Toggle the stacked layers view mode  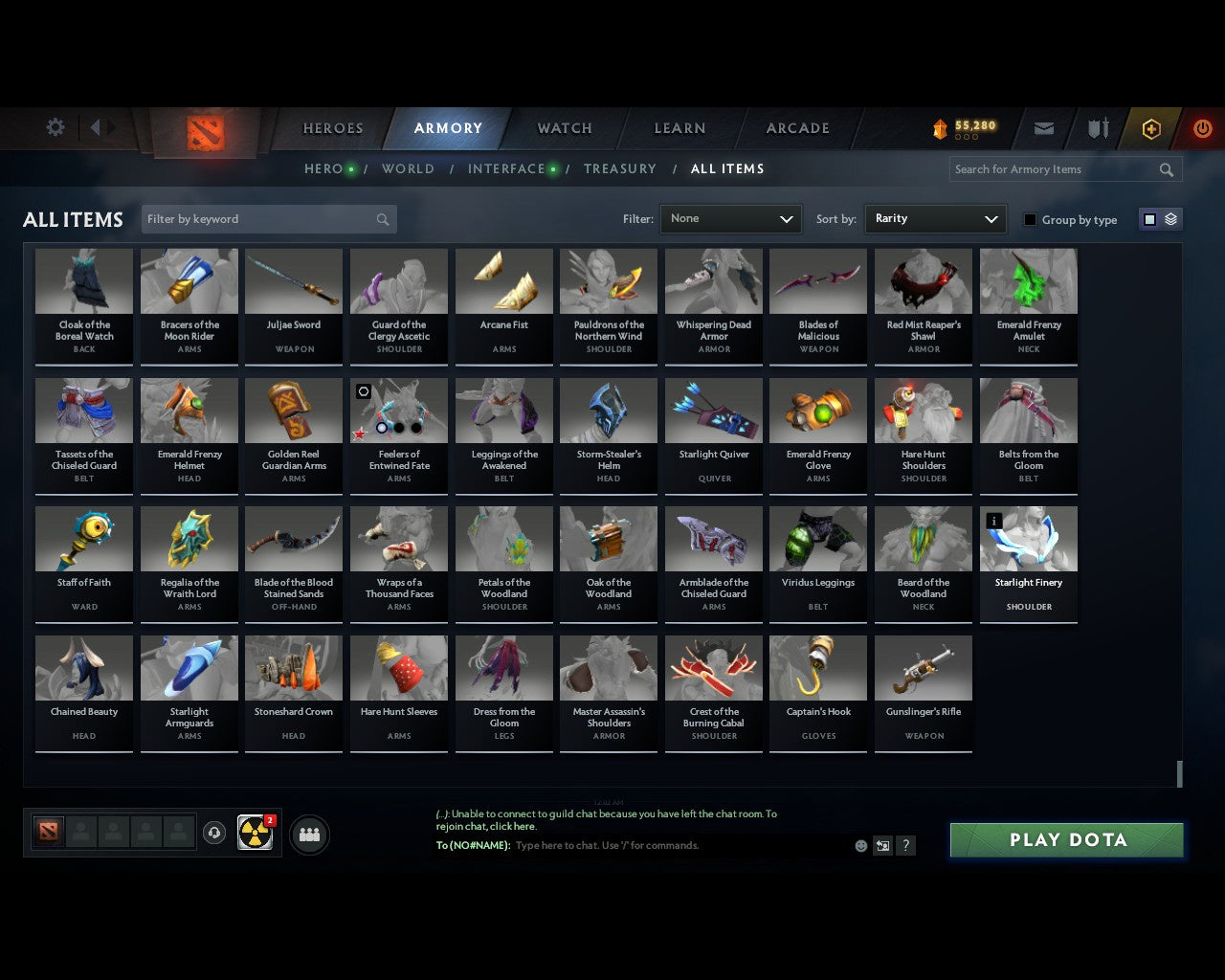1169,219
